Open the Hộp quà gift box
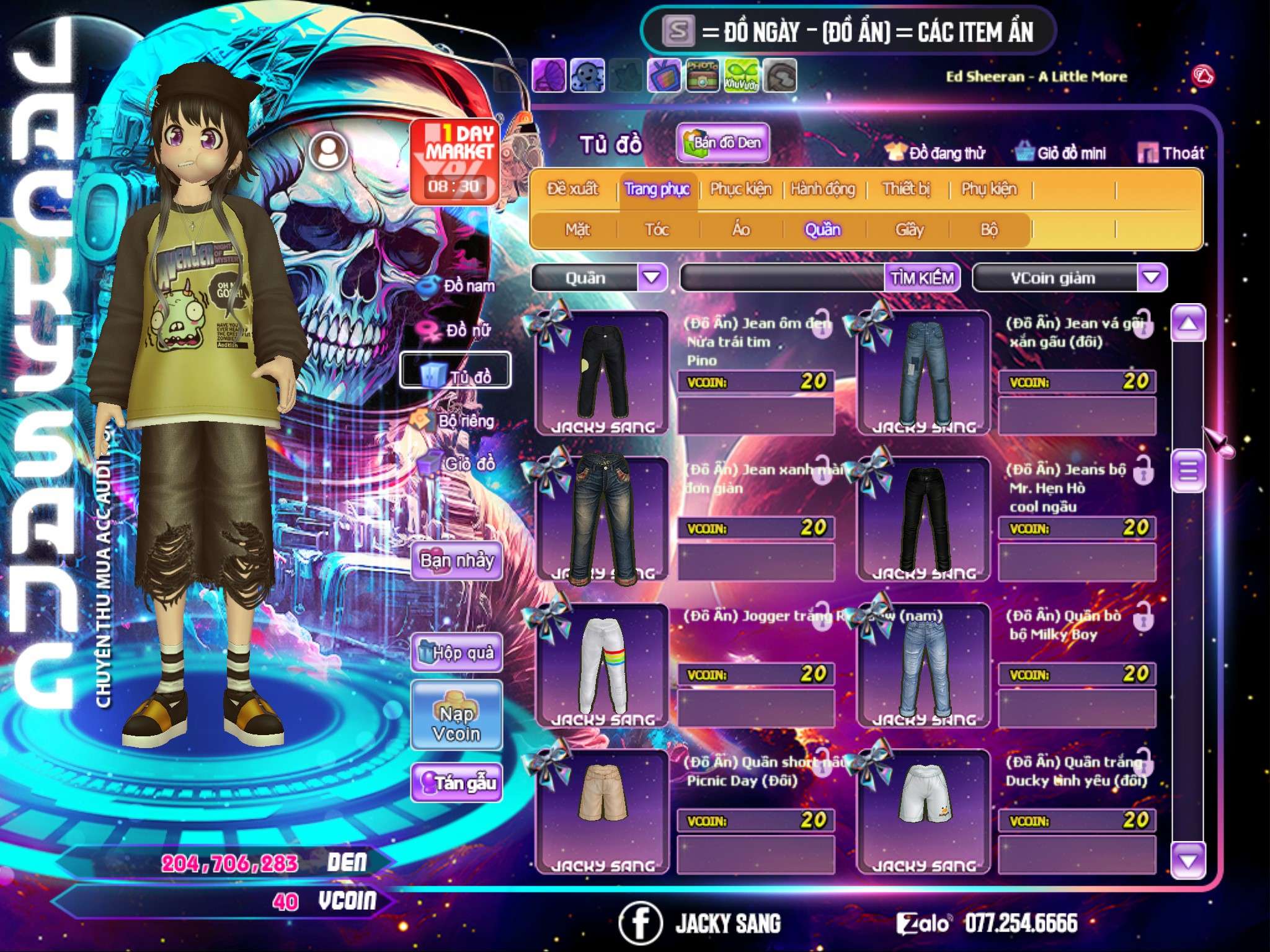This screenshot has height=952, width=1270. [456, 653]
